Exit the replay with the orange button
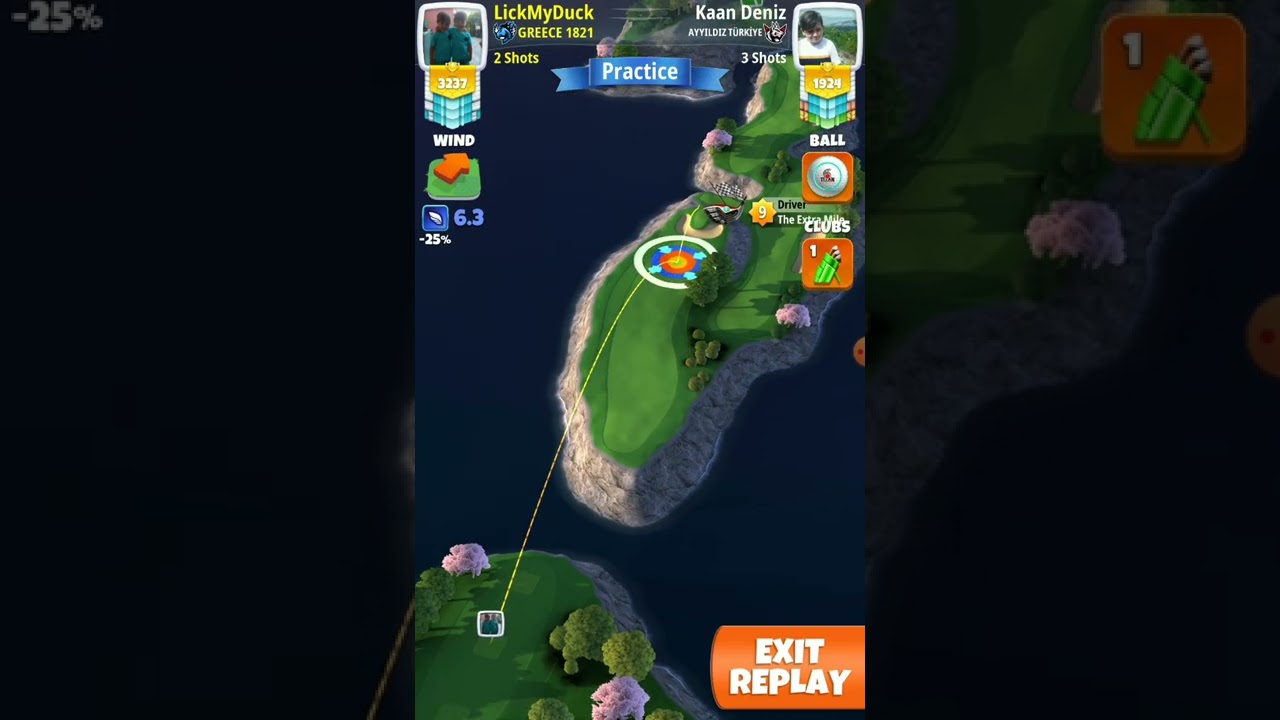This screenshot has width=1280, height=720. 788,667
